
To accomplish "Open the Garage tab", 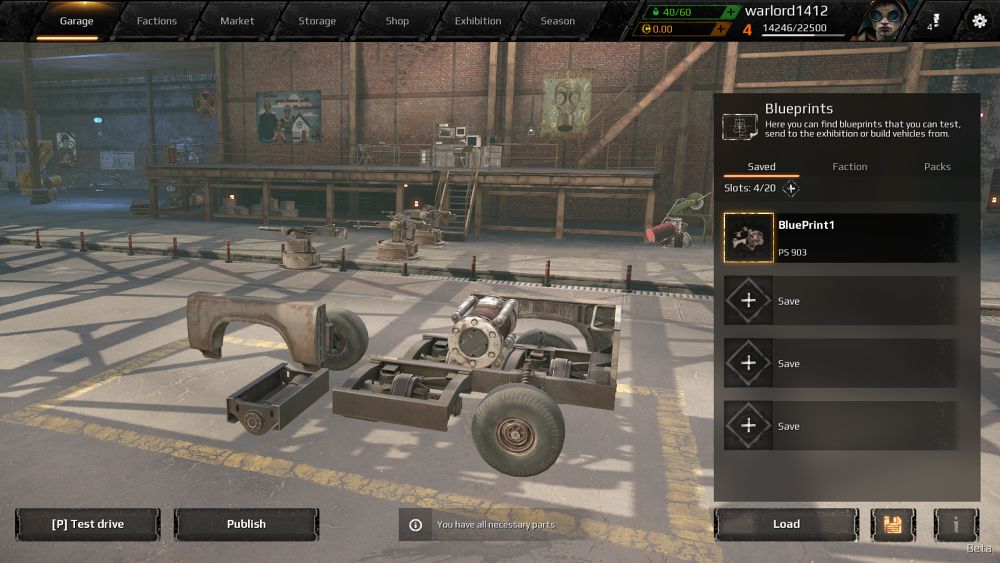I will point(76,21).
